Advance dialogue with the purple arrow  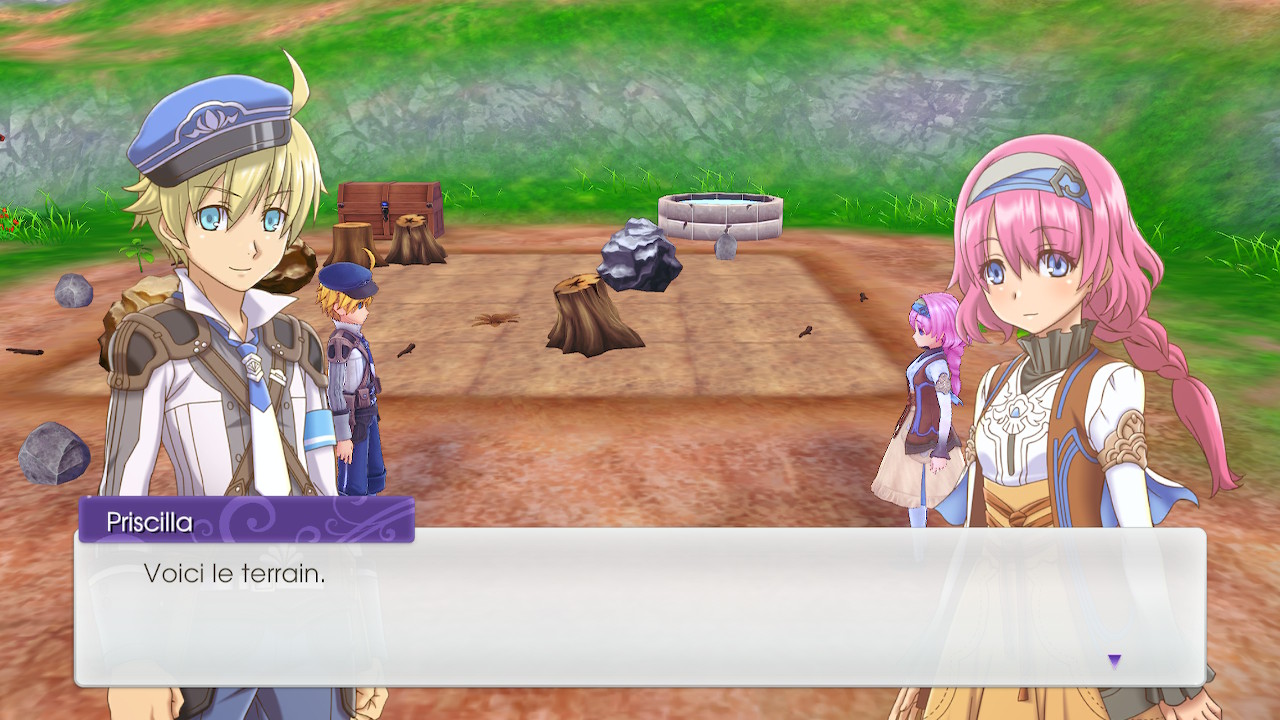point(1114,660)
